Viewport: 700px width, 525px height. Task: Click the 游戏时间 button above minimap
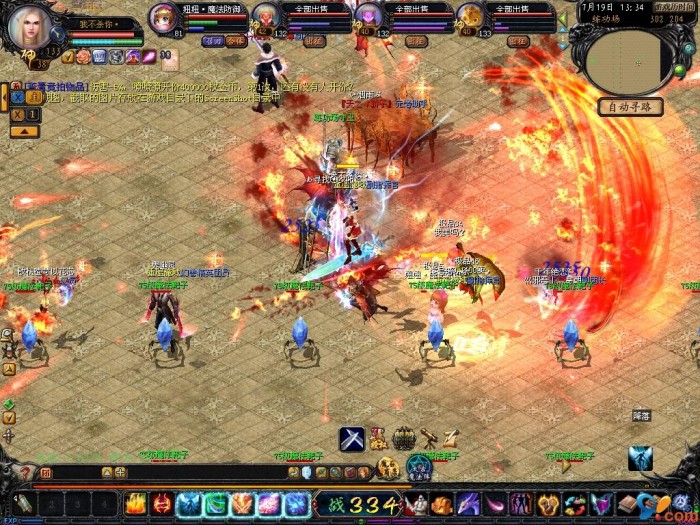[674, 6]
